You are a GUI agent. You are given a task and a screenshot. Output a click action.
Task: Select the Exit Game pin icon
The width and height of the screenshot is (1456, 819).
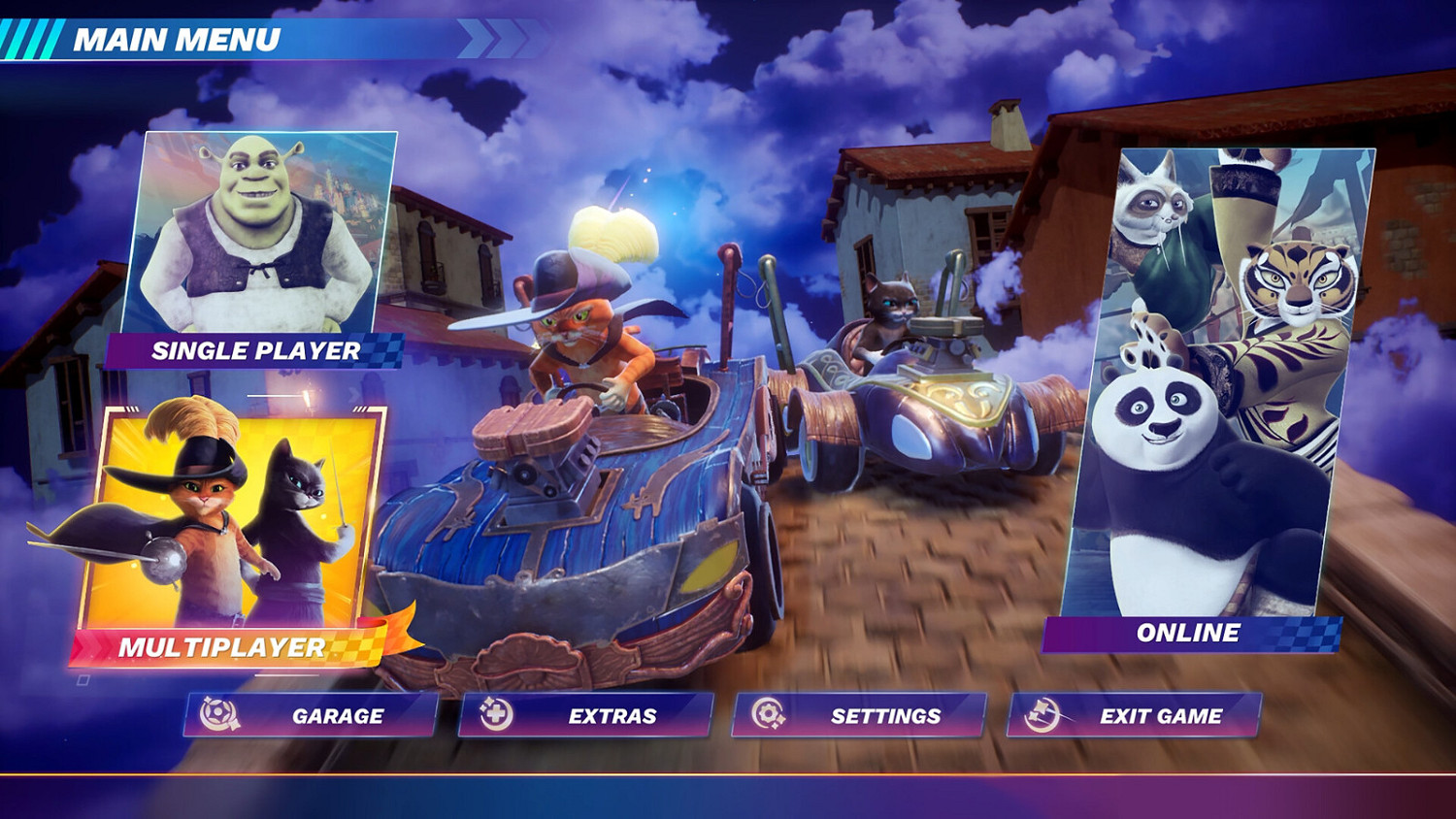click(x=1041, y=714)
